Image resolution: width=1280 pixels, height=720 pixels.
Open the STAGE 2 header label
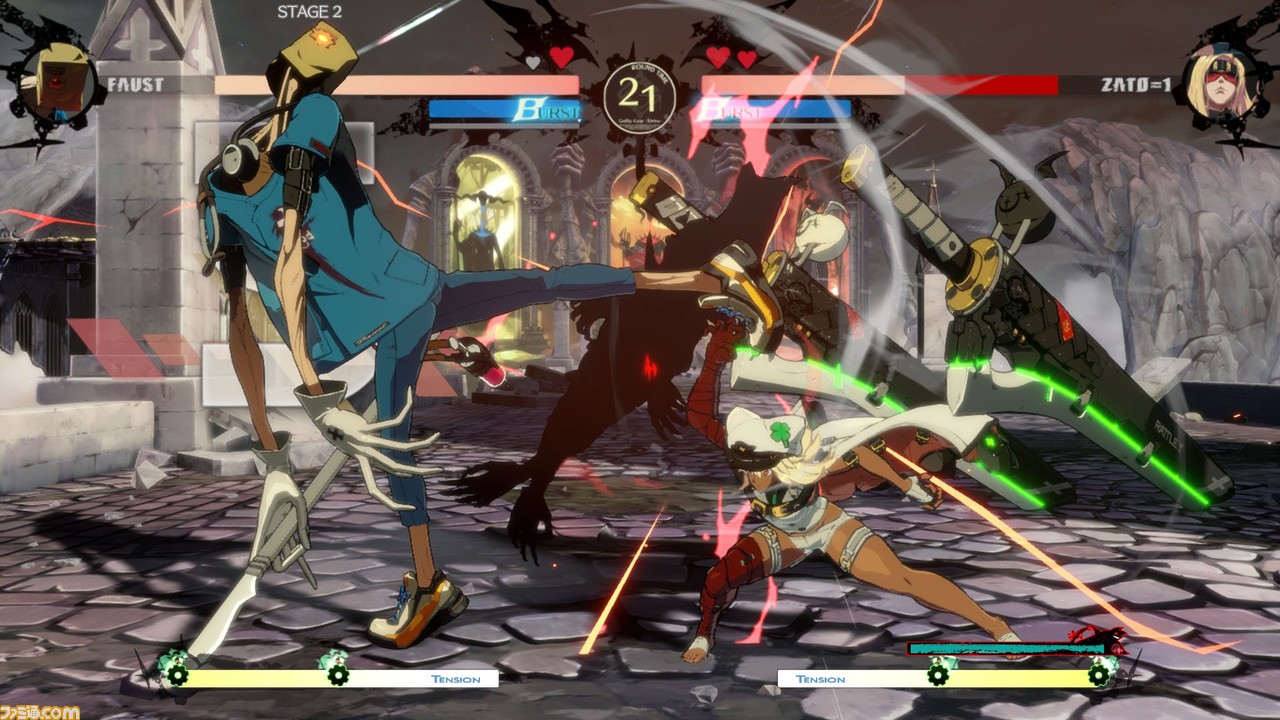point(310,12)
